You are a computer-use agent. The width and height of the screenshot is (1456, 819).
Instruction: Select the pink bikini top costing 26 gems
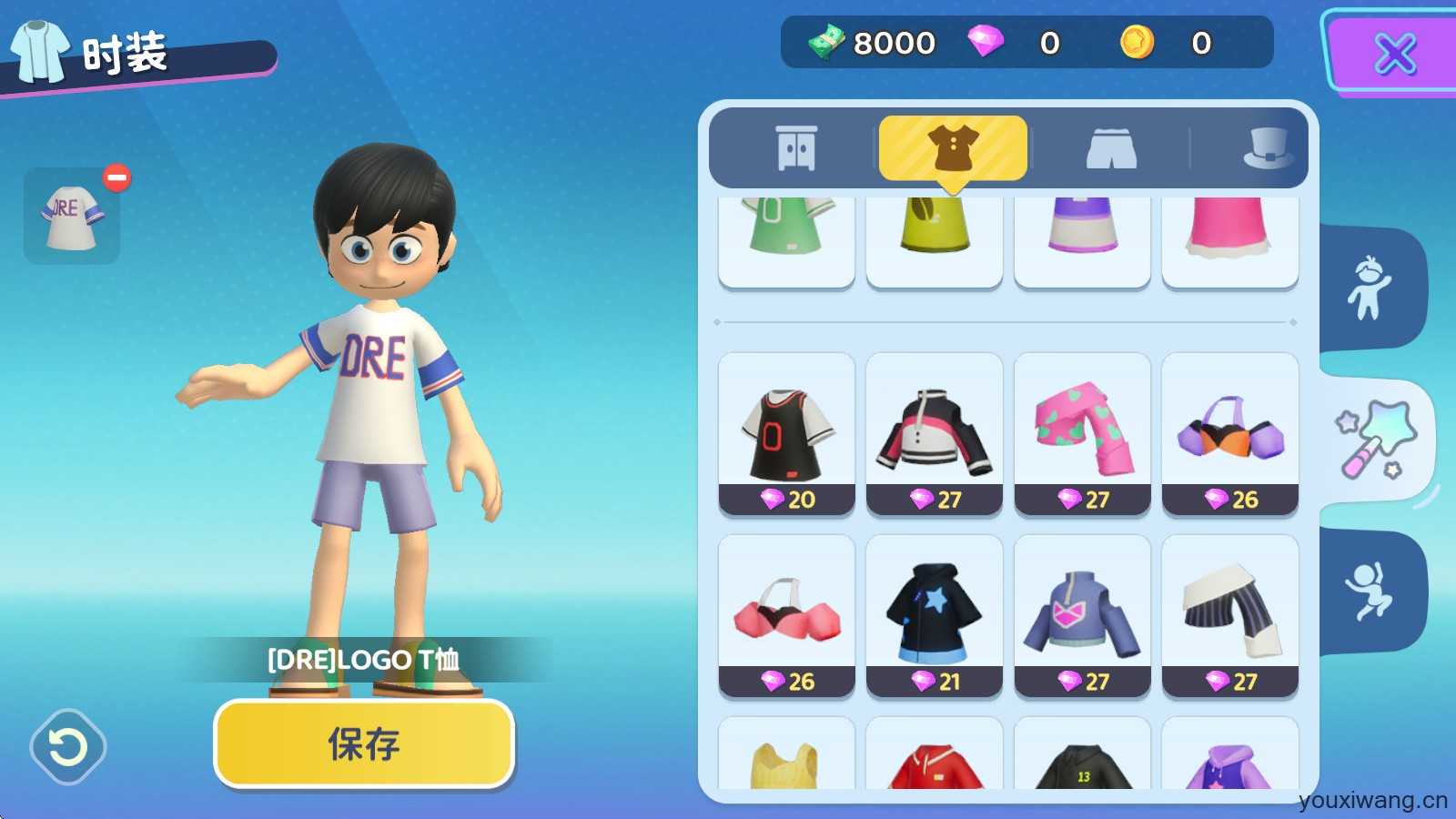pos(786,616)
